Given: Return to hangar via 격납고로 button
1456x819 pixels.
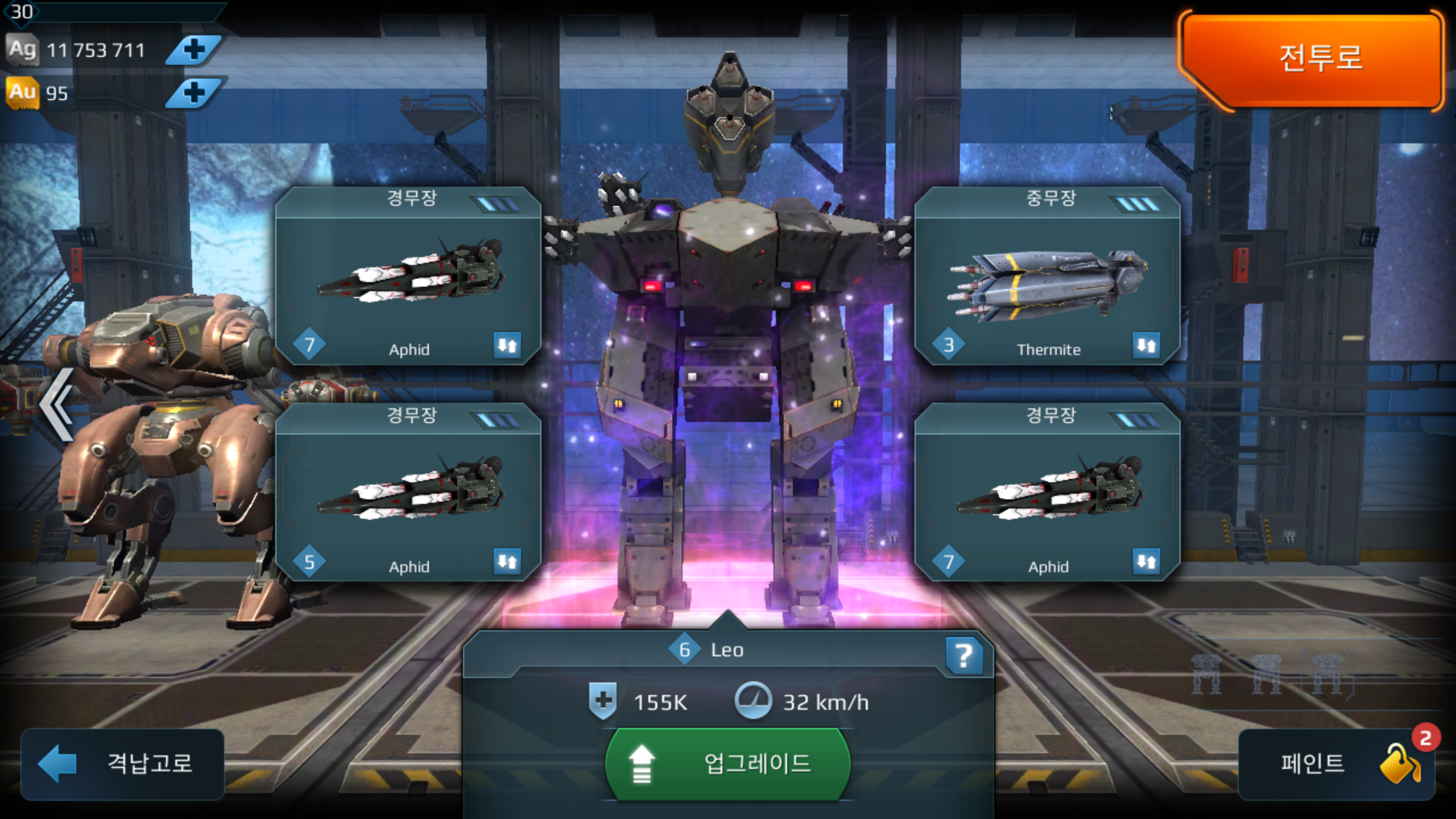Looking at the screenshot, I should pos(123,763).
